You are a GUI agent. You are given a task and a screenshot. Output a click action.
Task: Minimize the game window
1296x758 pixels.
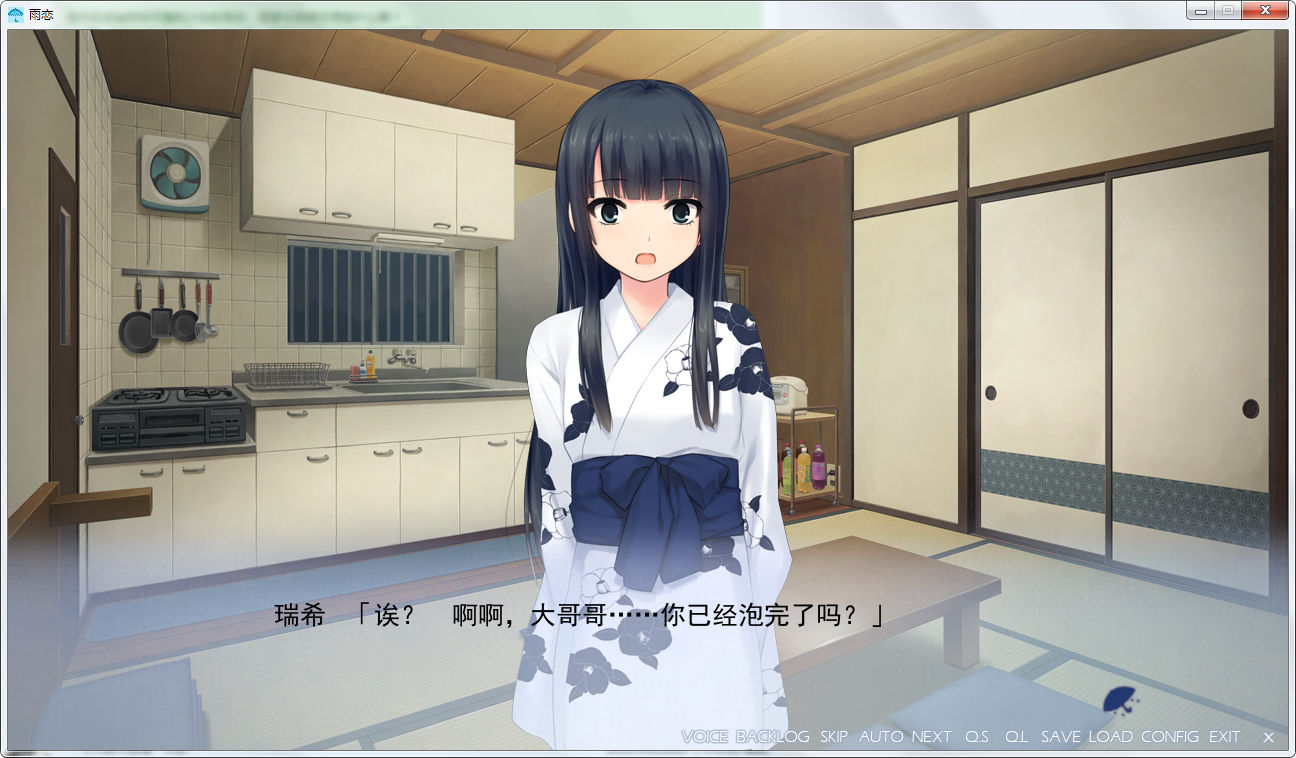click(1200, 10)
